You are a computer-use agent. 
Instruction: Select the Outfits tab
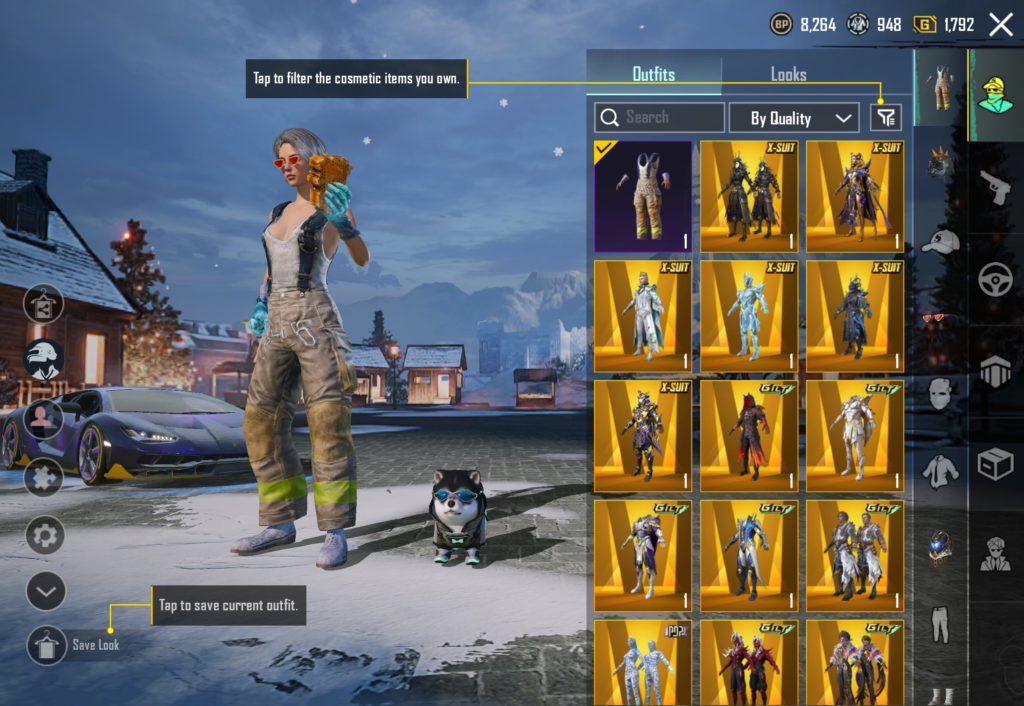coord(653,75)
